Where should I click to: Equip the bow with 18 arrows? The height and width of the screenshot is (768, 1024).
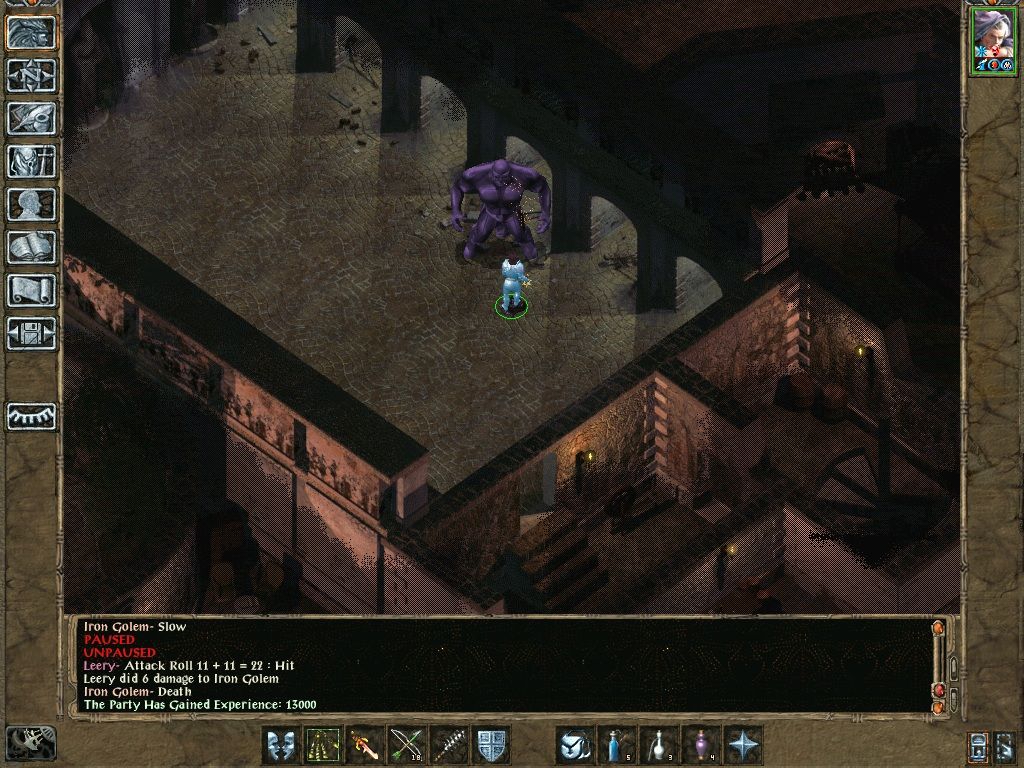point(406,745)
